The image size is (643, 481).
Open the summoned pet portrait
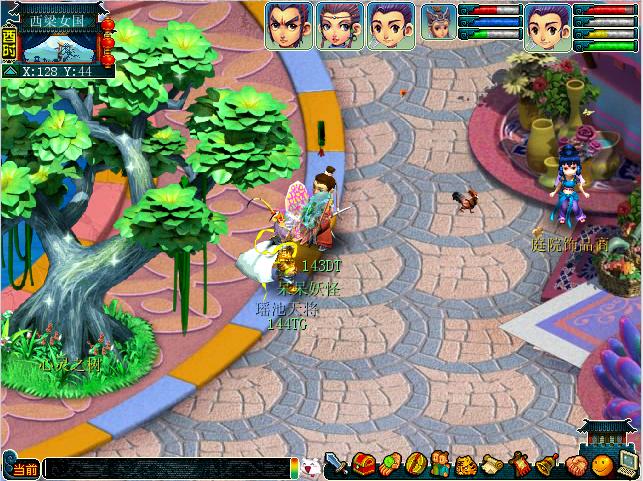point(438,22)
